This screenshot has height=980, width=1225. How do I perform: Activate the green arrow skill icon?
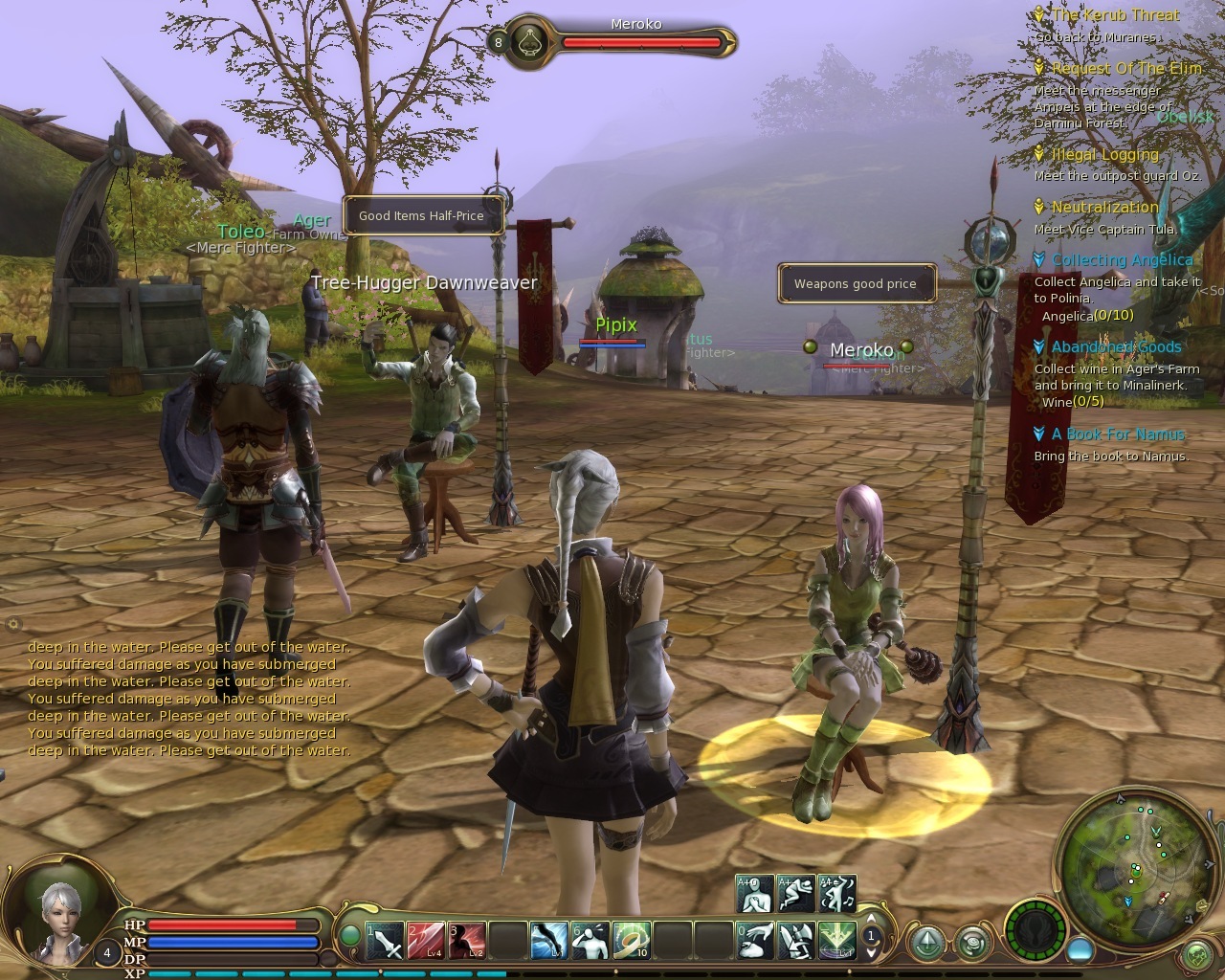(x=838, y=941)
